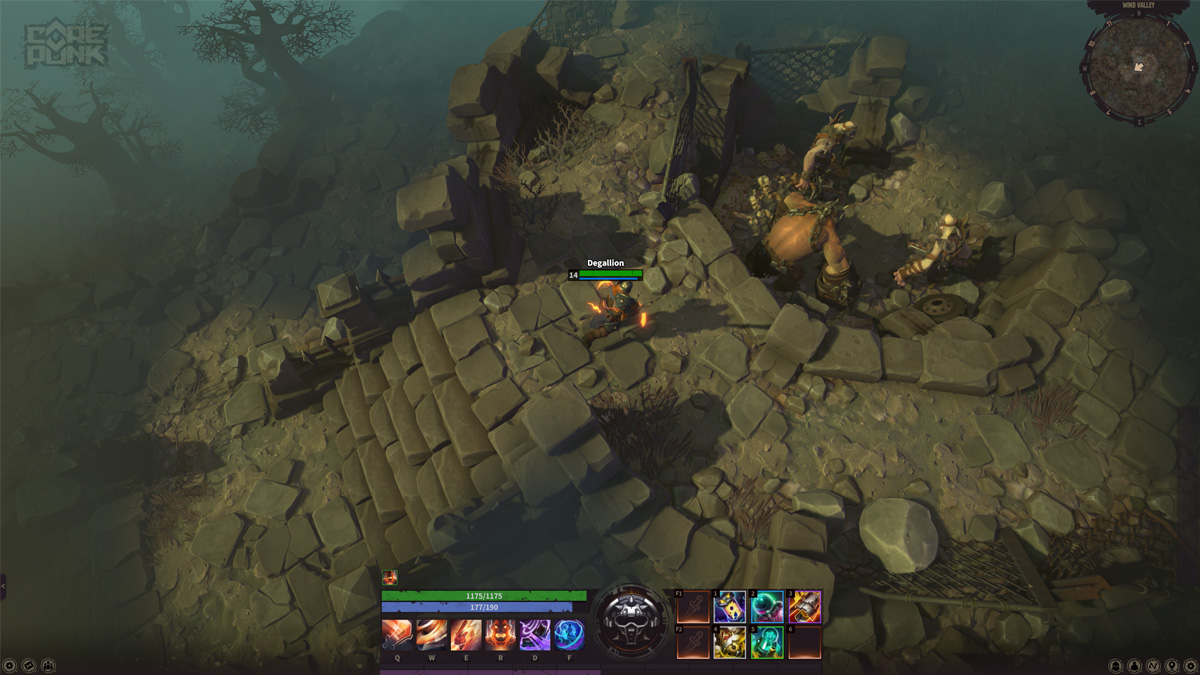The height and width of the screenshot is (675, 1200).
Task: Open the group members icon button
Action: point(50,665)
